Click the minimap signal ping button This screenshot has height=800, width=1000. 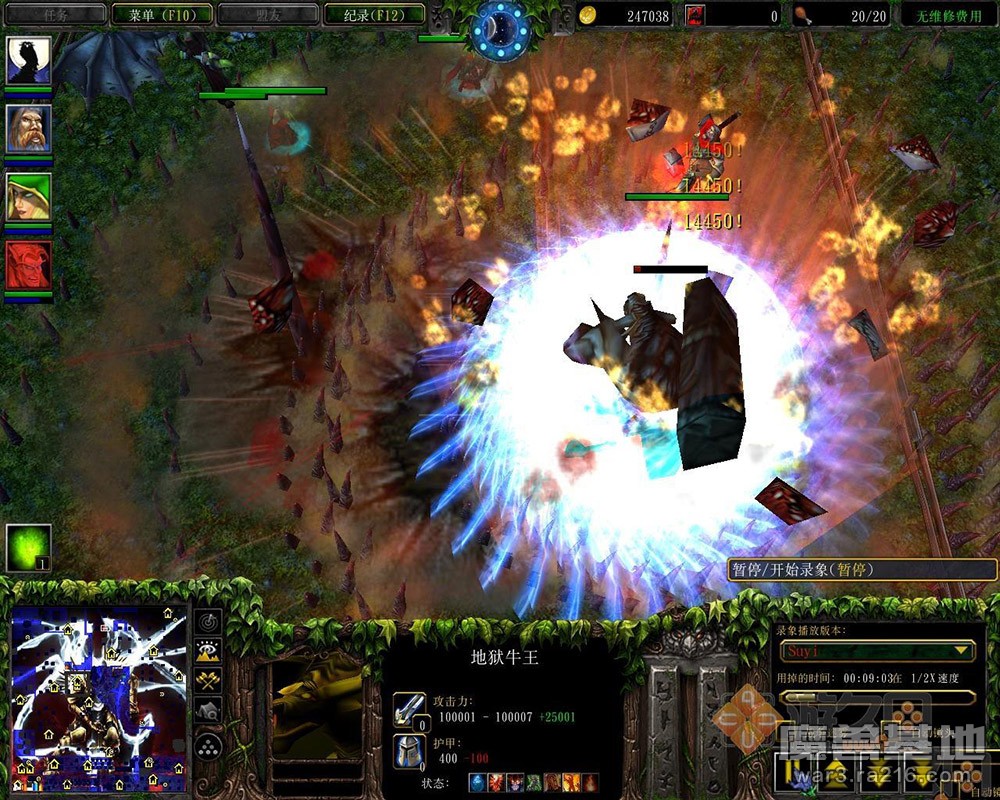click(x=208, y=622)
